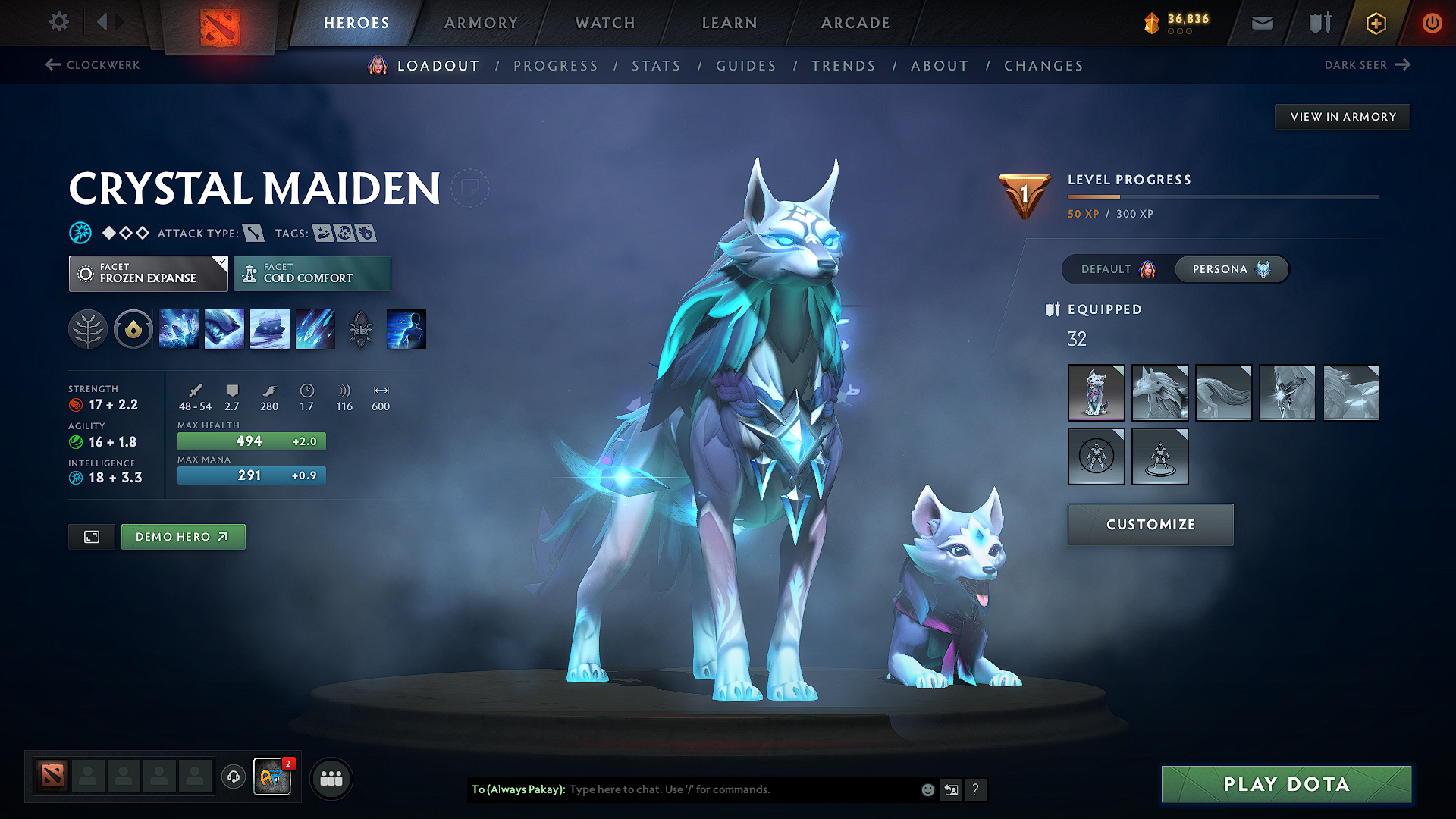Open settings with the gear icon
Viewport: 1456px width, 819px height.
pyautogui.click(x=59, y=22)
